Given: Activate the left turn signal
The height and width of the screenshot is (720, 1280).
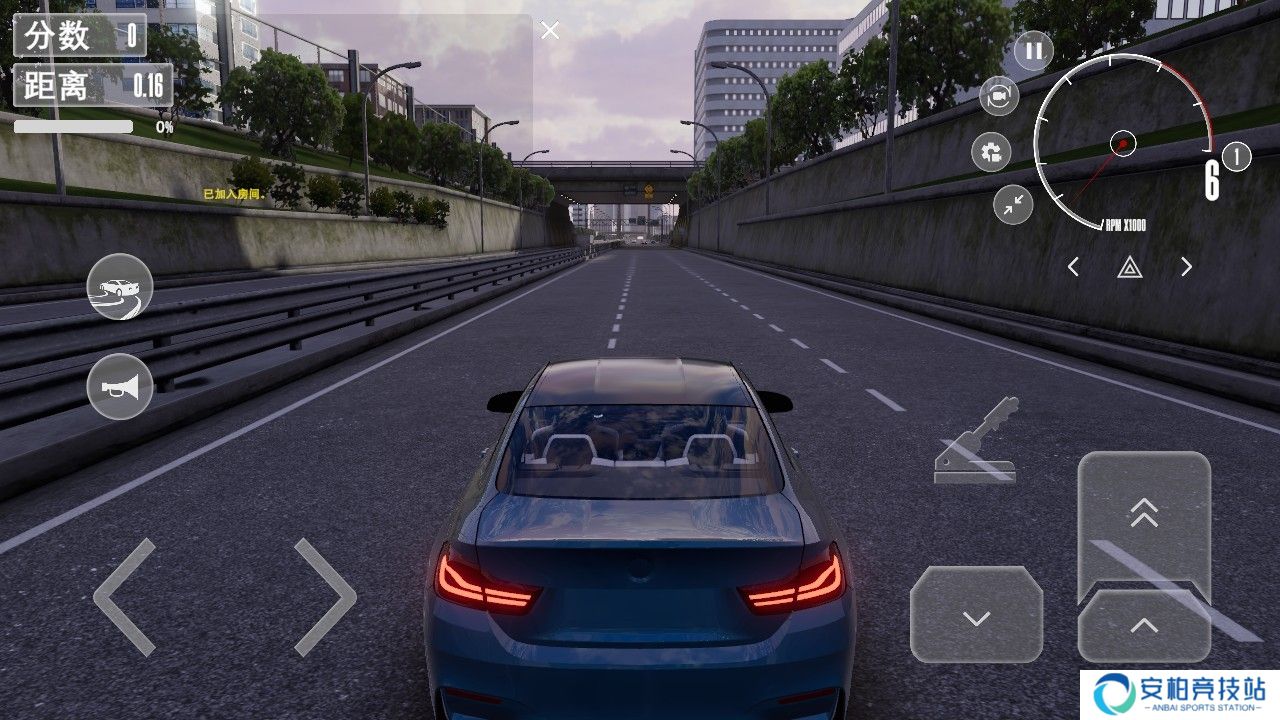Looking at the screenshot, I should pyautogui.click(x=1073, y=267).
